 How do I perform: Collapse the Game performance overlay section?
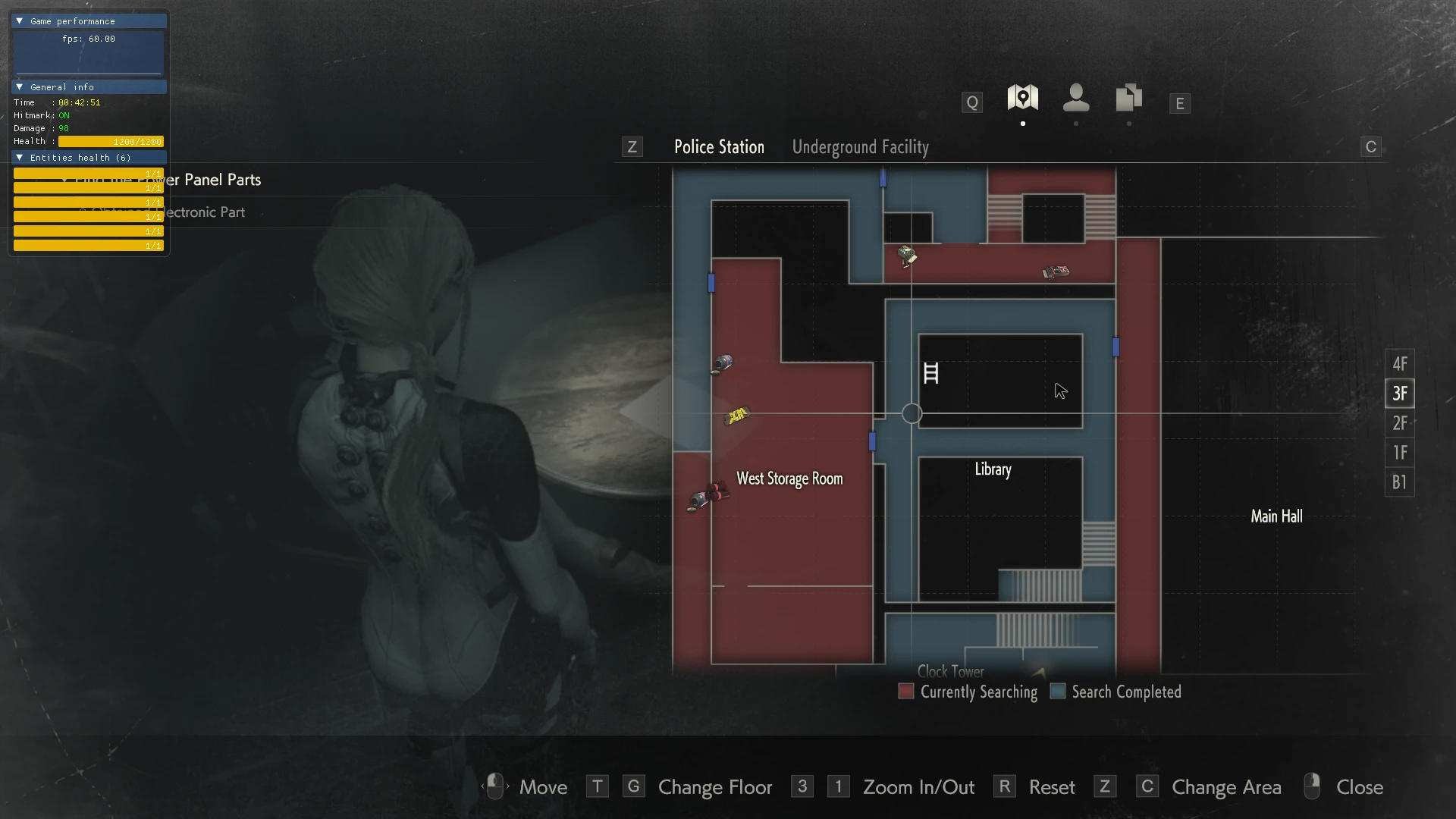[20, 21]
